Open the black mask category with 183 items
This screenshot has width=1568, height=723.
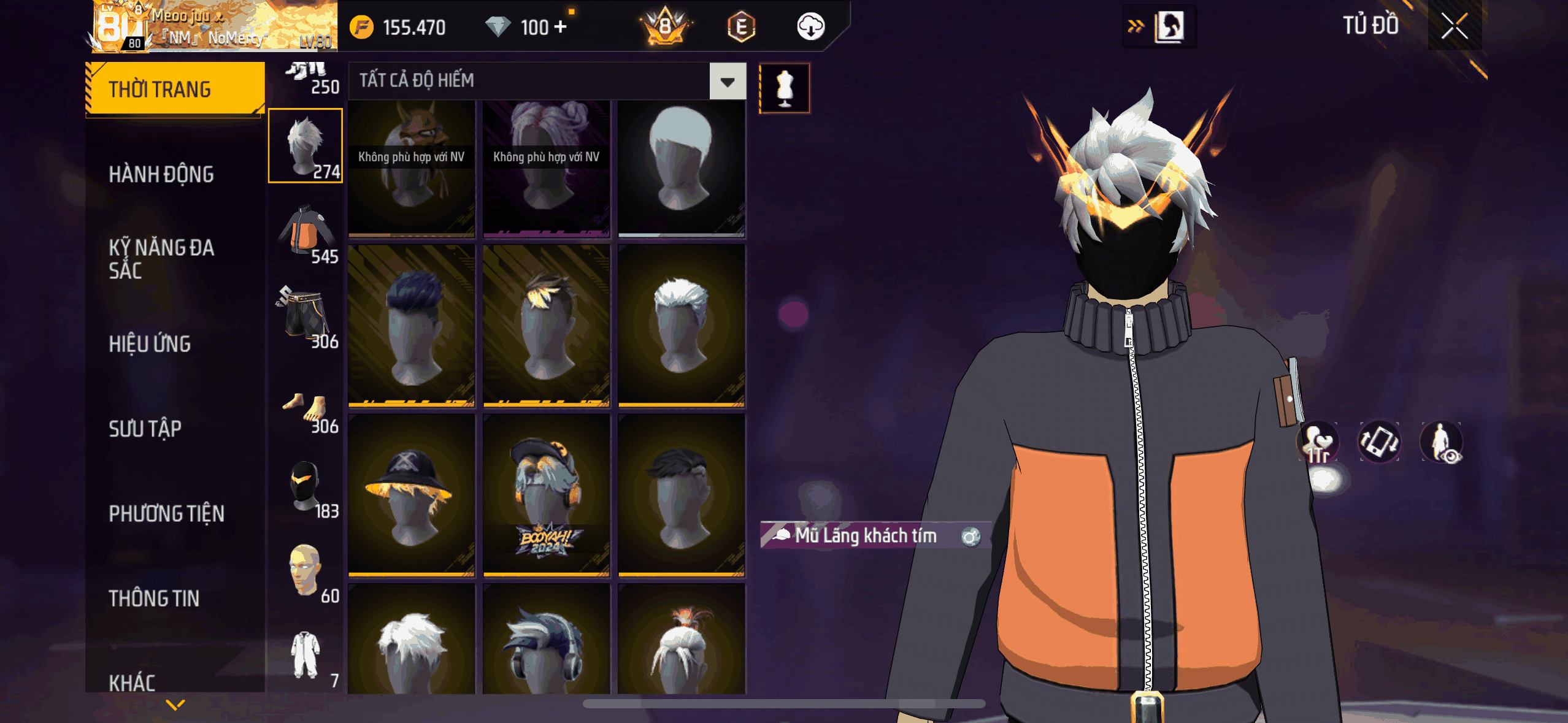(306, 487)
